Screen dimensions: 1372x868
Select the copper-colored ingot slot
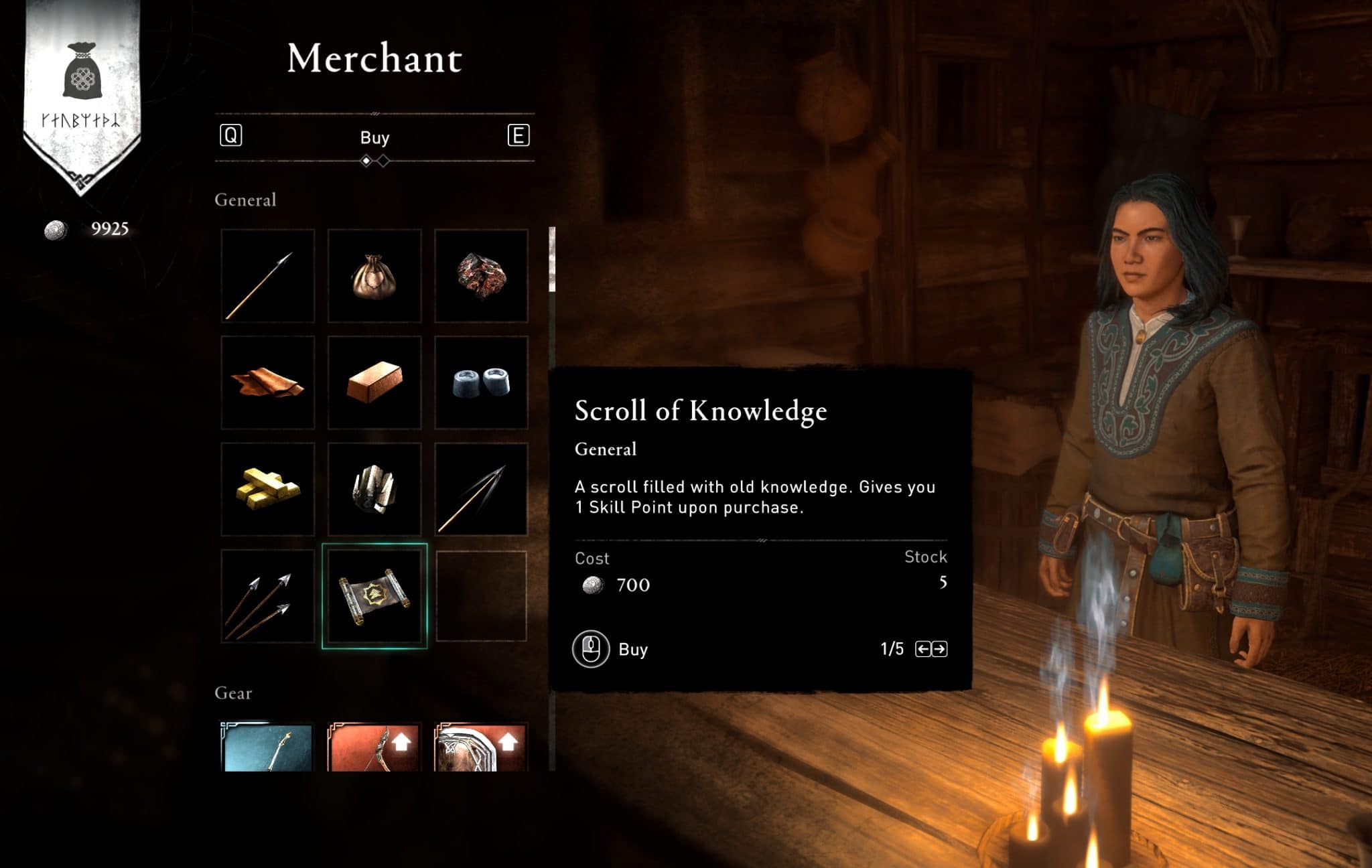click(374, 382)
